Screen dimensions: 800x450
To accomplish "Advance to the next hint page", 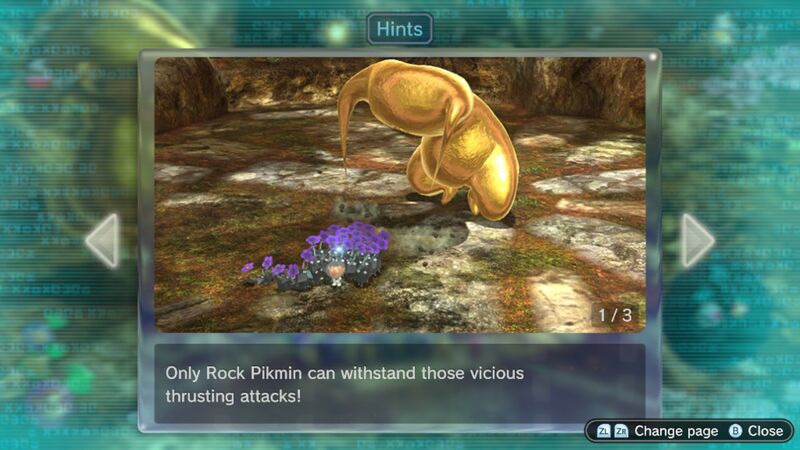I will pos(697,240).
